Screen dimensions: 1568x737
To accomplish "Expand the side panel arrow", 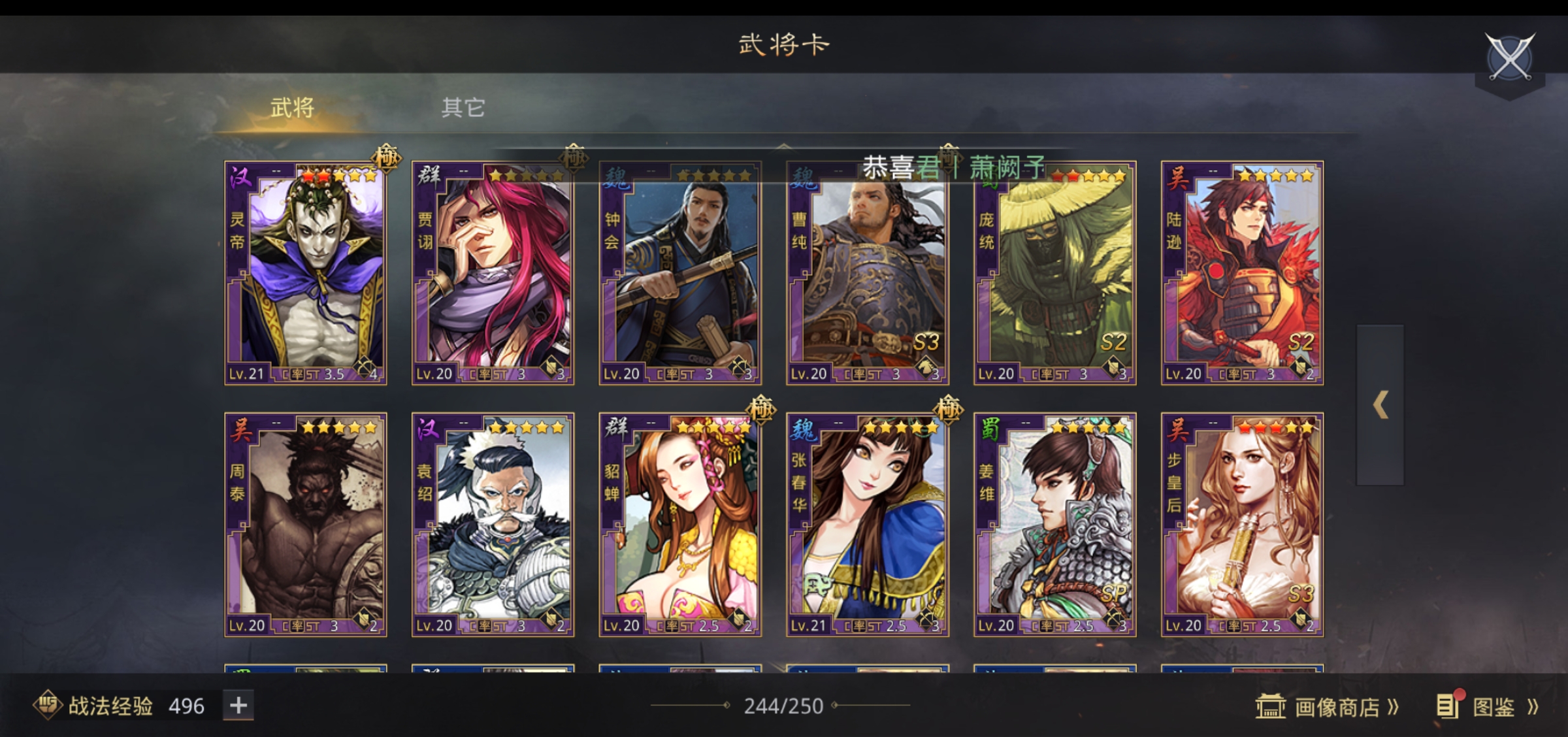I will (1380, 405).
